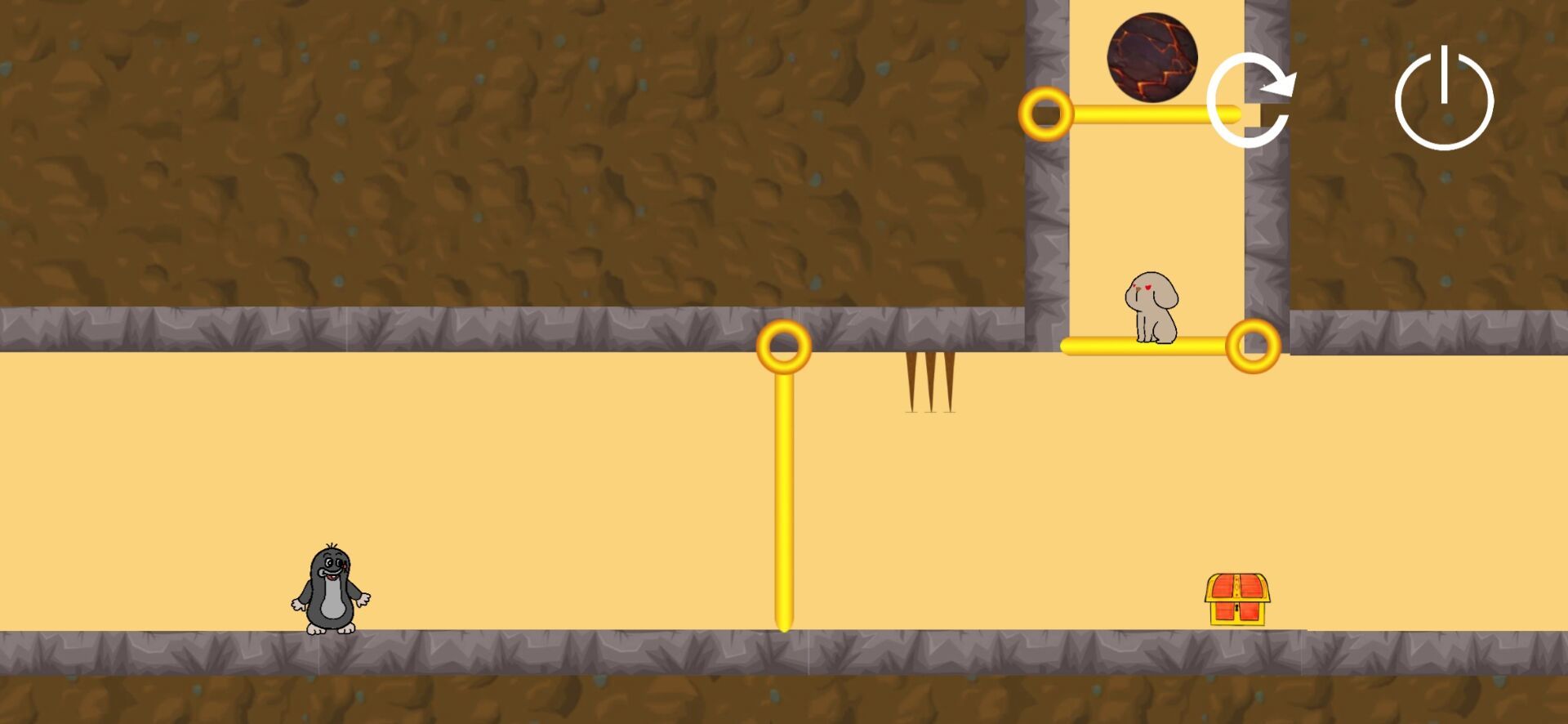The width and height of the screenshot is (1568, 724).
Task: Pull the vertical pin's ring handle
Action: (783, 346)
